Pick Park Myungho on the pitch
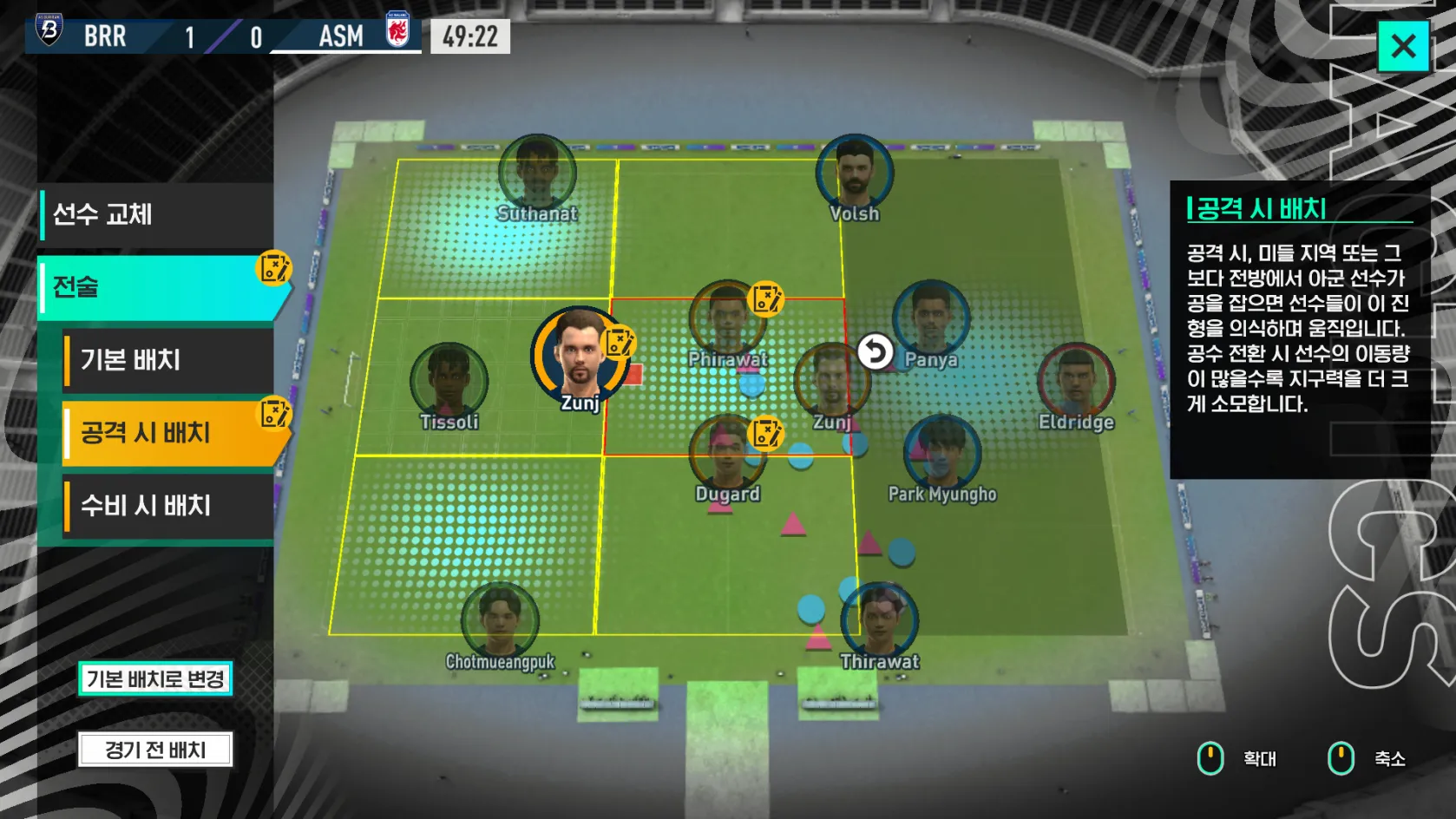 pos(942,454)
